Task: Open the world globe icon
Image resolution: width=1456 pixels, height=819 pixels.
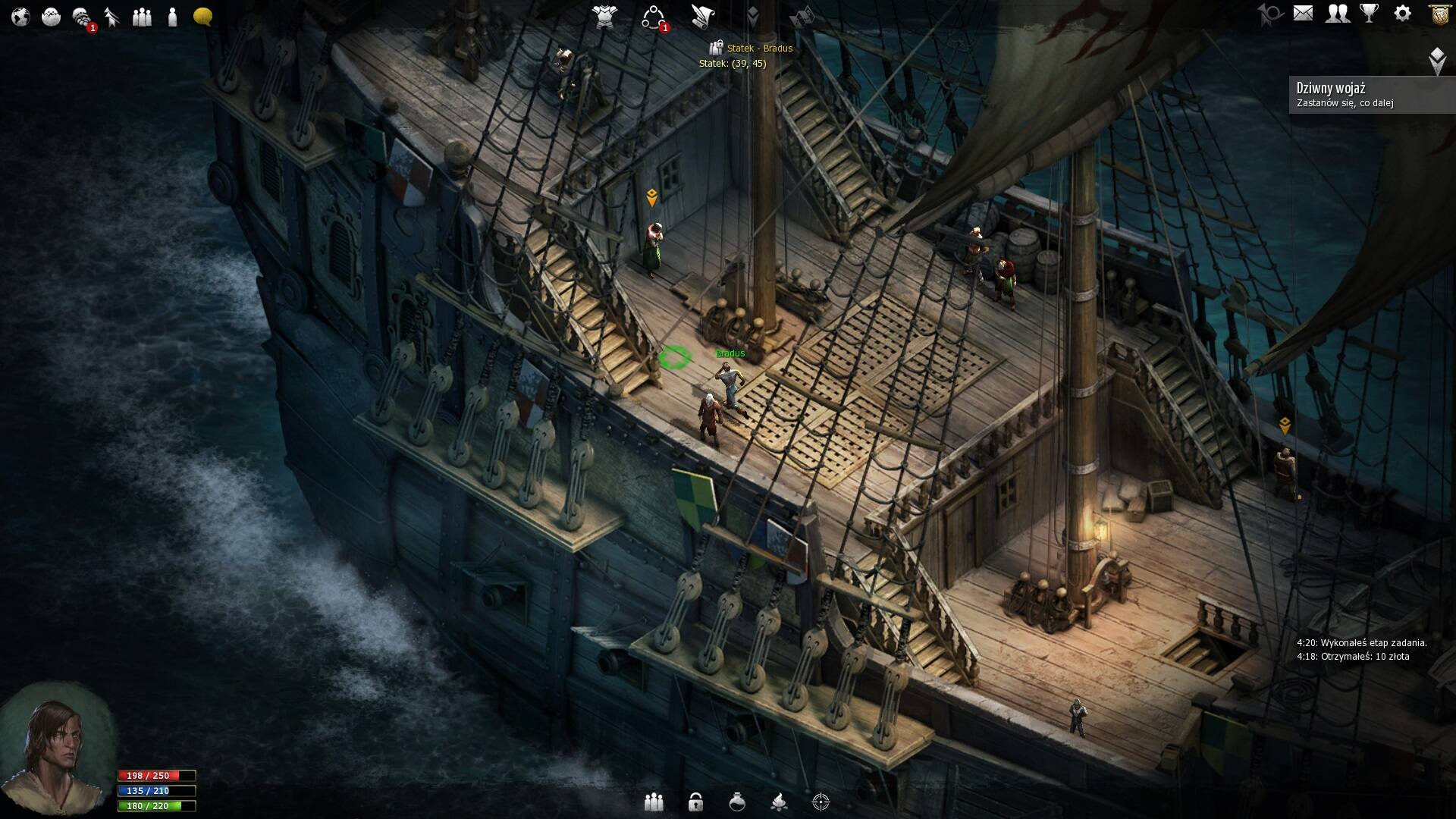Action: [x=20, y=17]
